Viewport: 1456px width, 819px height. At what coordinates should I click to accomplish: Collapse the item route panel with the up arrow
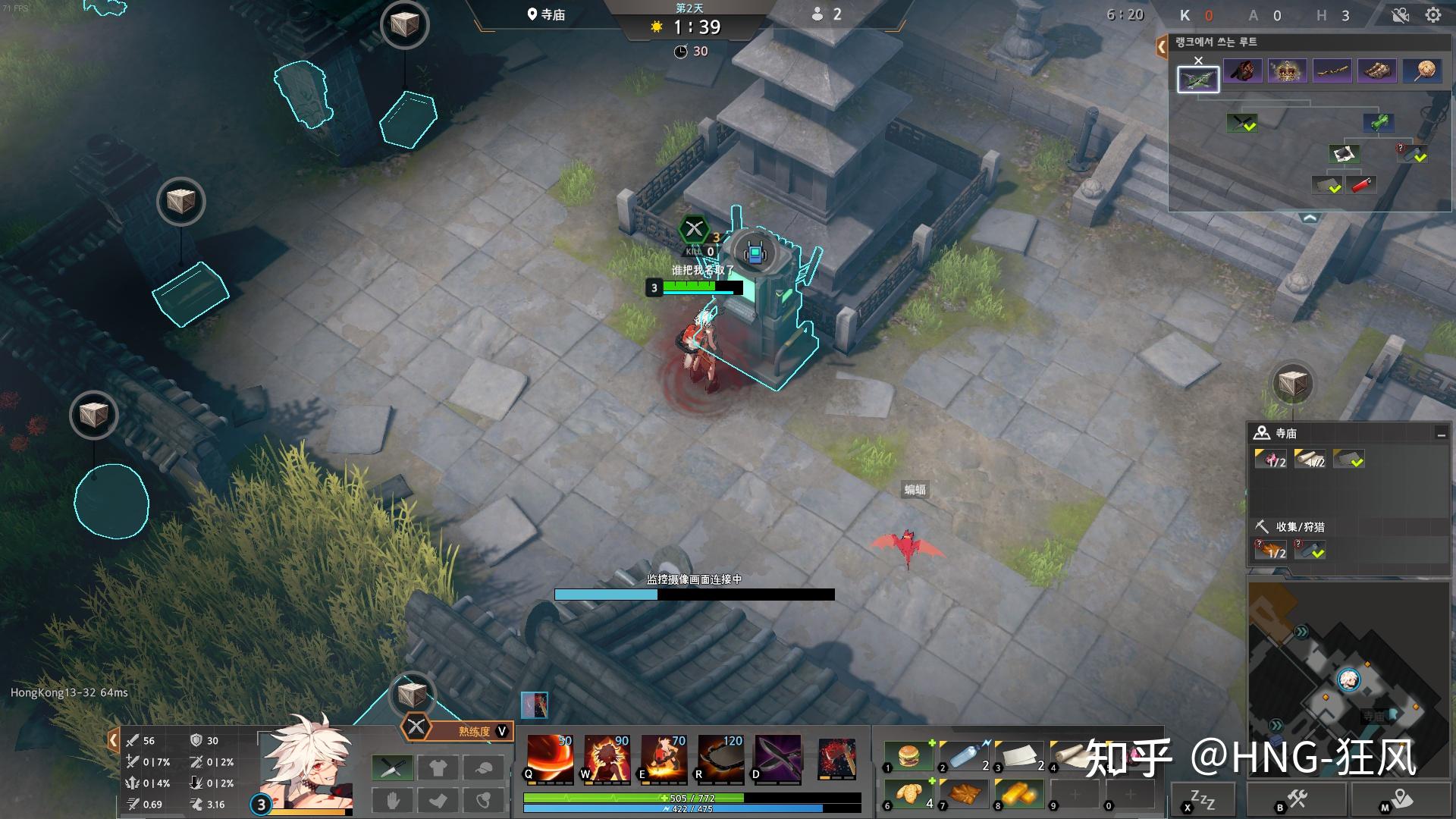(x=1310, y=218)
